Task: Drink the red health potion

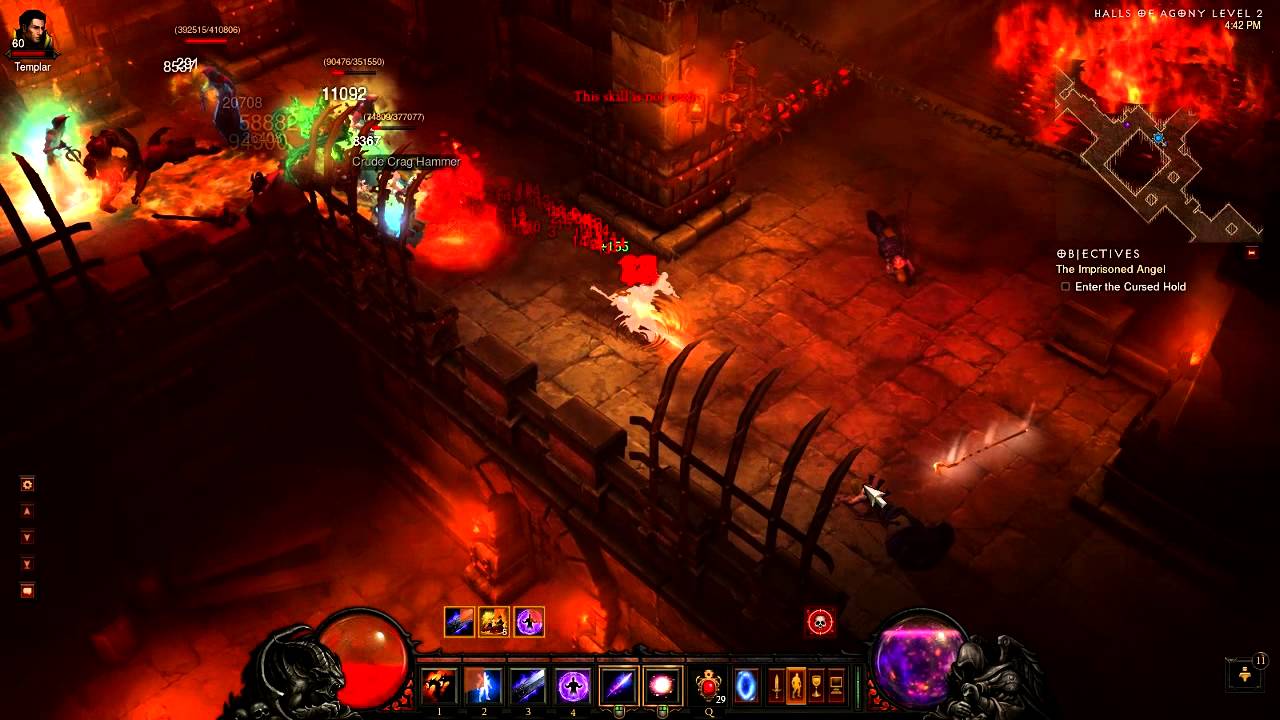Action: click(x=709, y=686)
